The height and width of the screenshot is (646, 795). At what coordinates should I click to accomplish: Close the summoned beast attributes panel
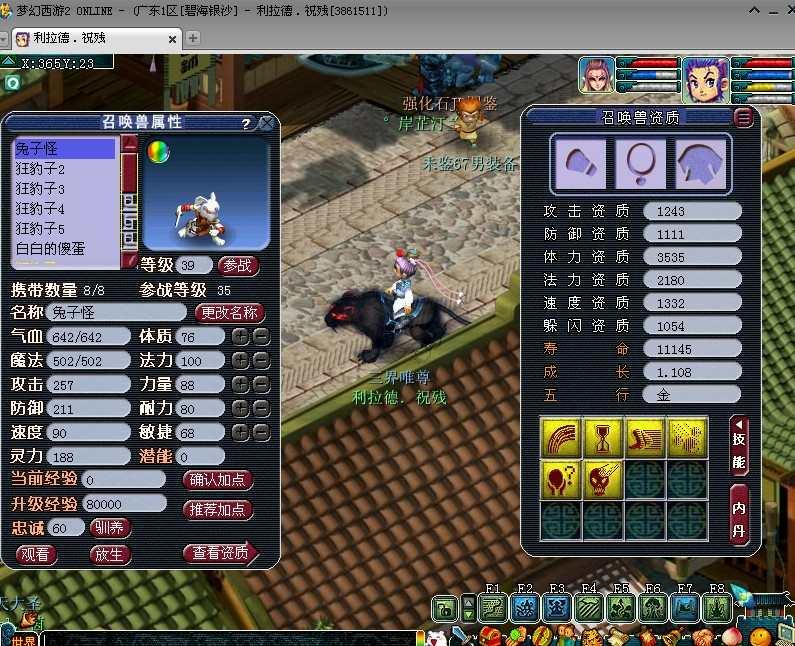click(266, 124)
